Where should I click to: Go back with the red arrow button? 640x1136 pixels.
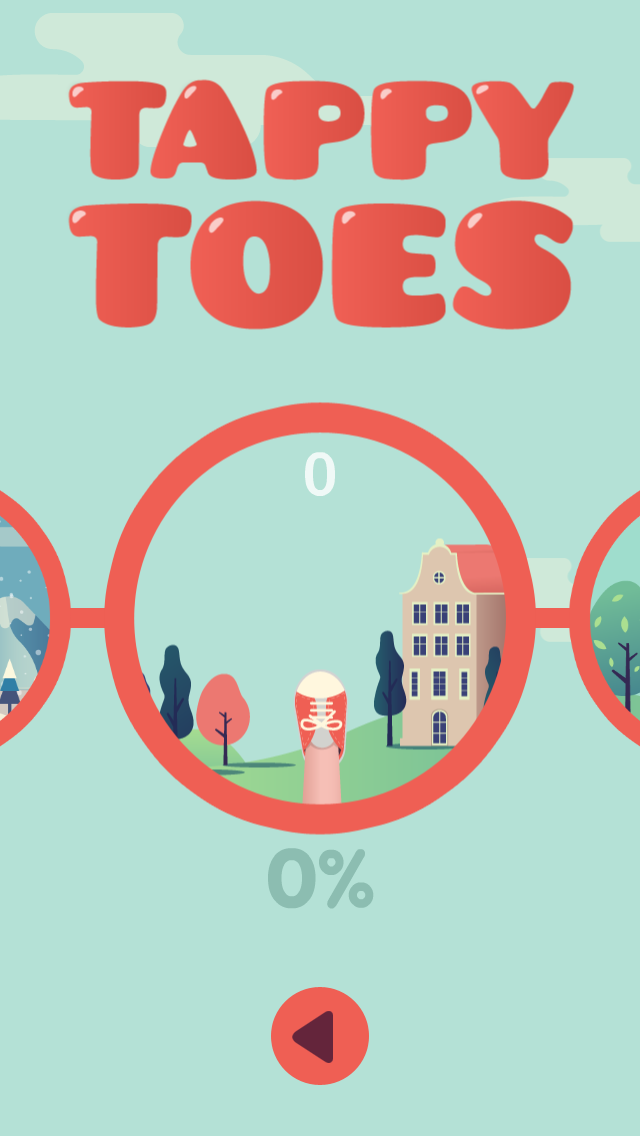320,1036
